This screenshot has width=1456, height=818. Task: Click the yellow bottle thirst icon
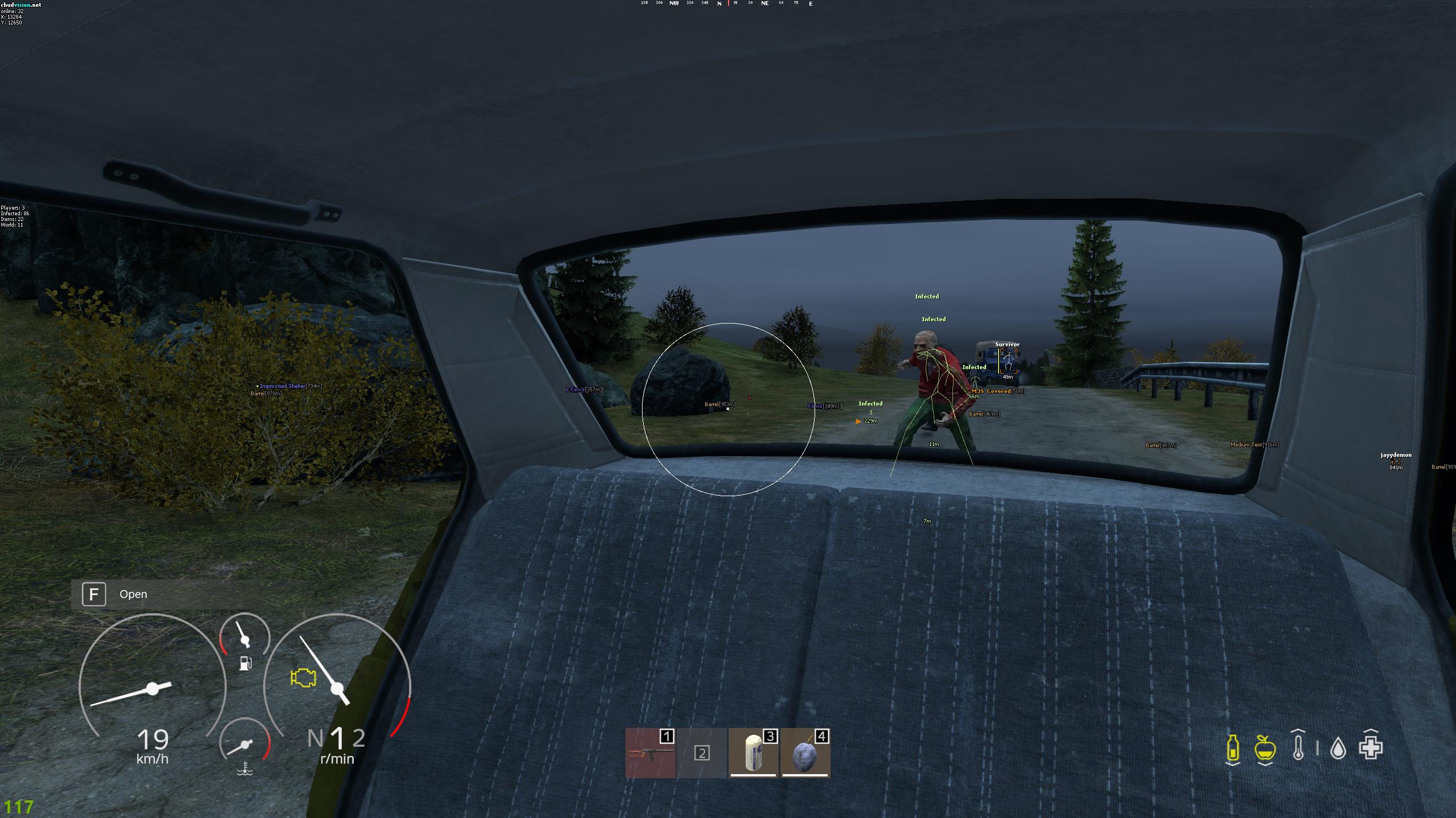tap(1232, 748)
